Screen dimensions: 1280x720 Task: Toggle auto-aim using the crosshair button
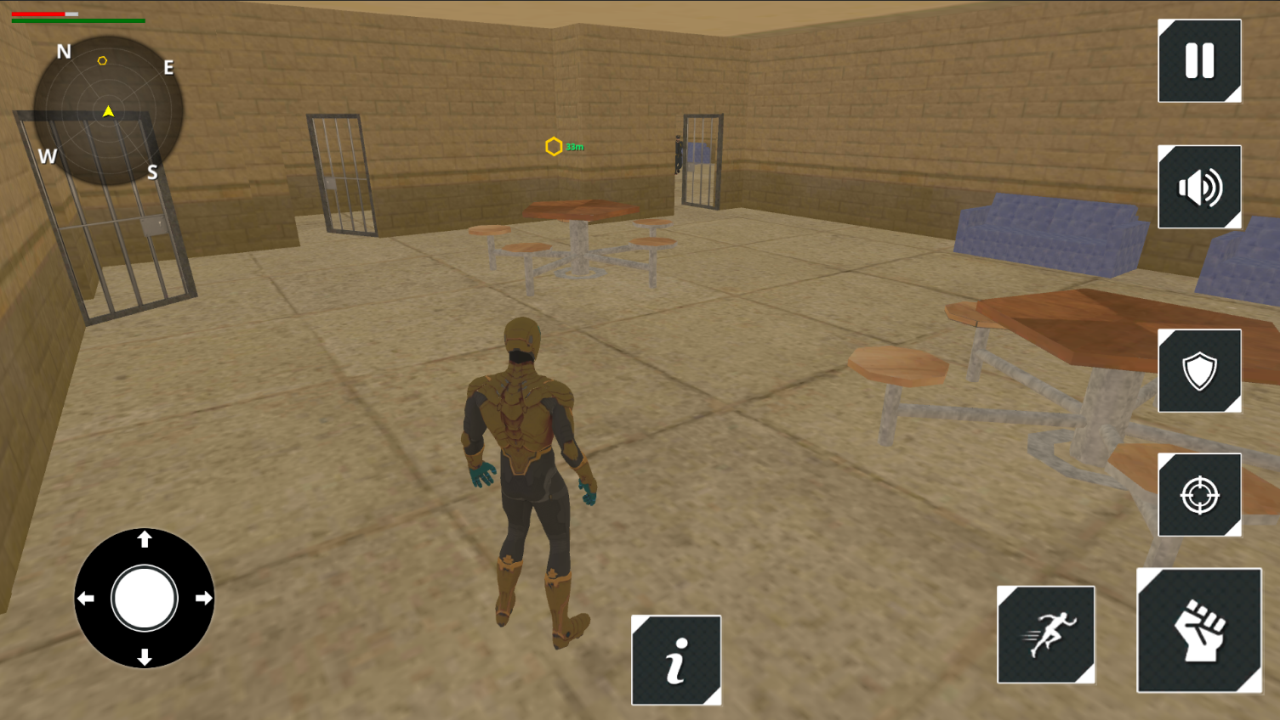click(x=1199, y=493)
